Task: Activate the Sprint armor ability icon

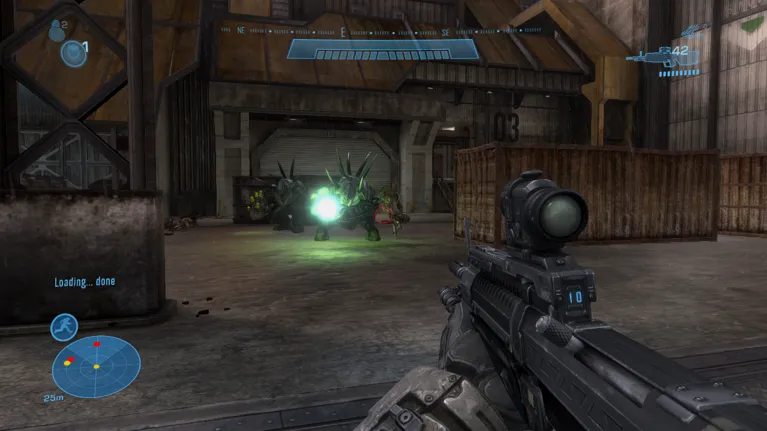Action: [x=64, y=327]
